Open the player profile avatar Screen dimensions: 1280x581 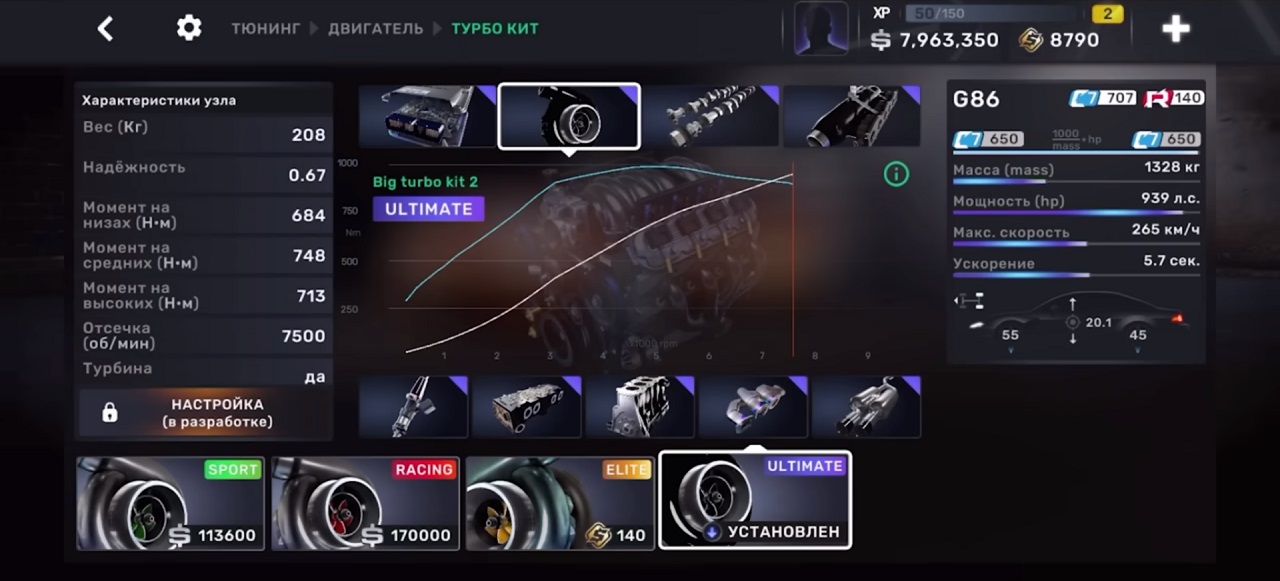(x=821, y=29)
